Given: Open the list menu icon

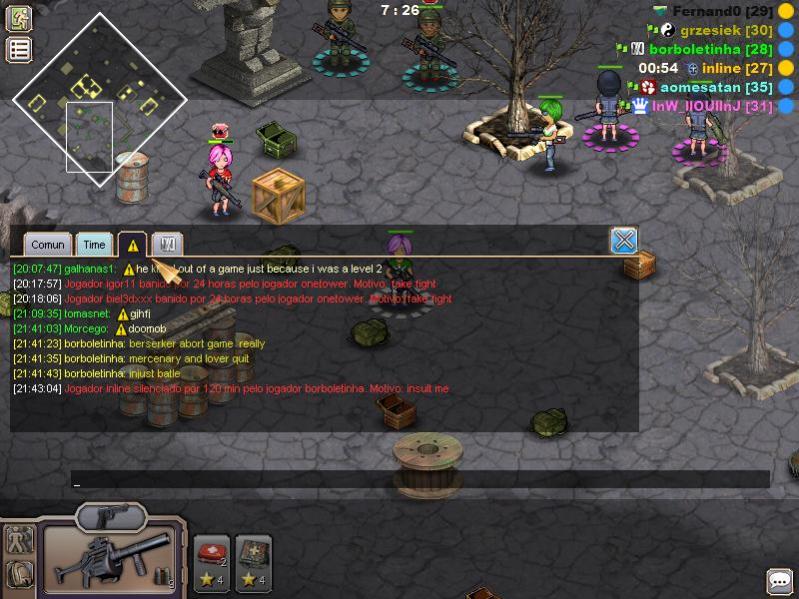Looking at the screenshot, I should click(19, 50).
